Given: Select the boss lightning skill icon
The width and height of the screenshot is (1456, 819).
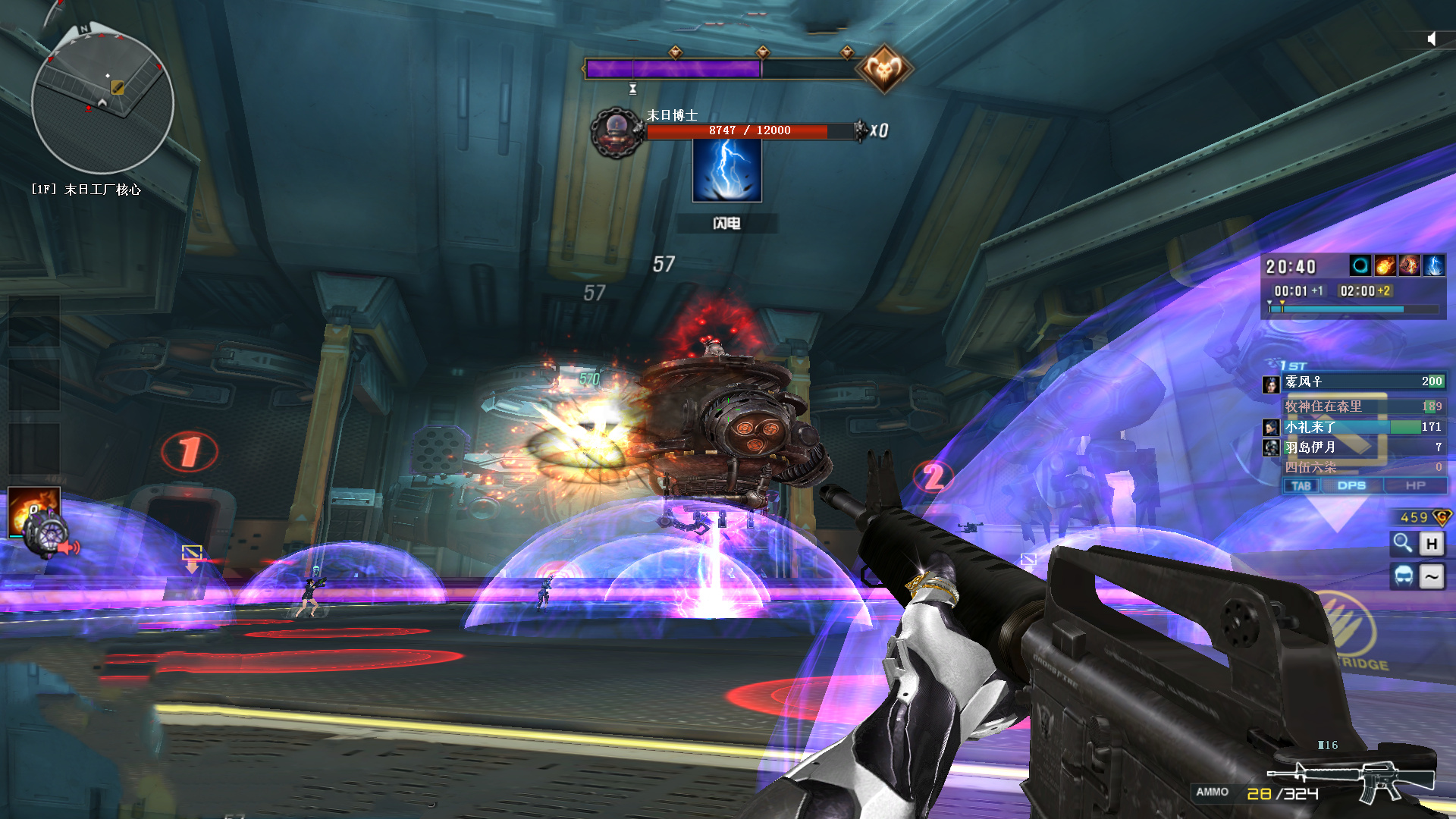Looking at the screenshot, I should 726,171.
